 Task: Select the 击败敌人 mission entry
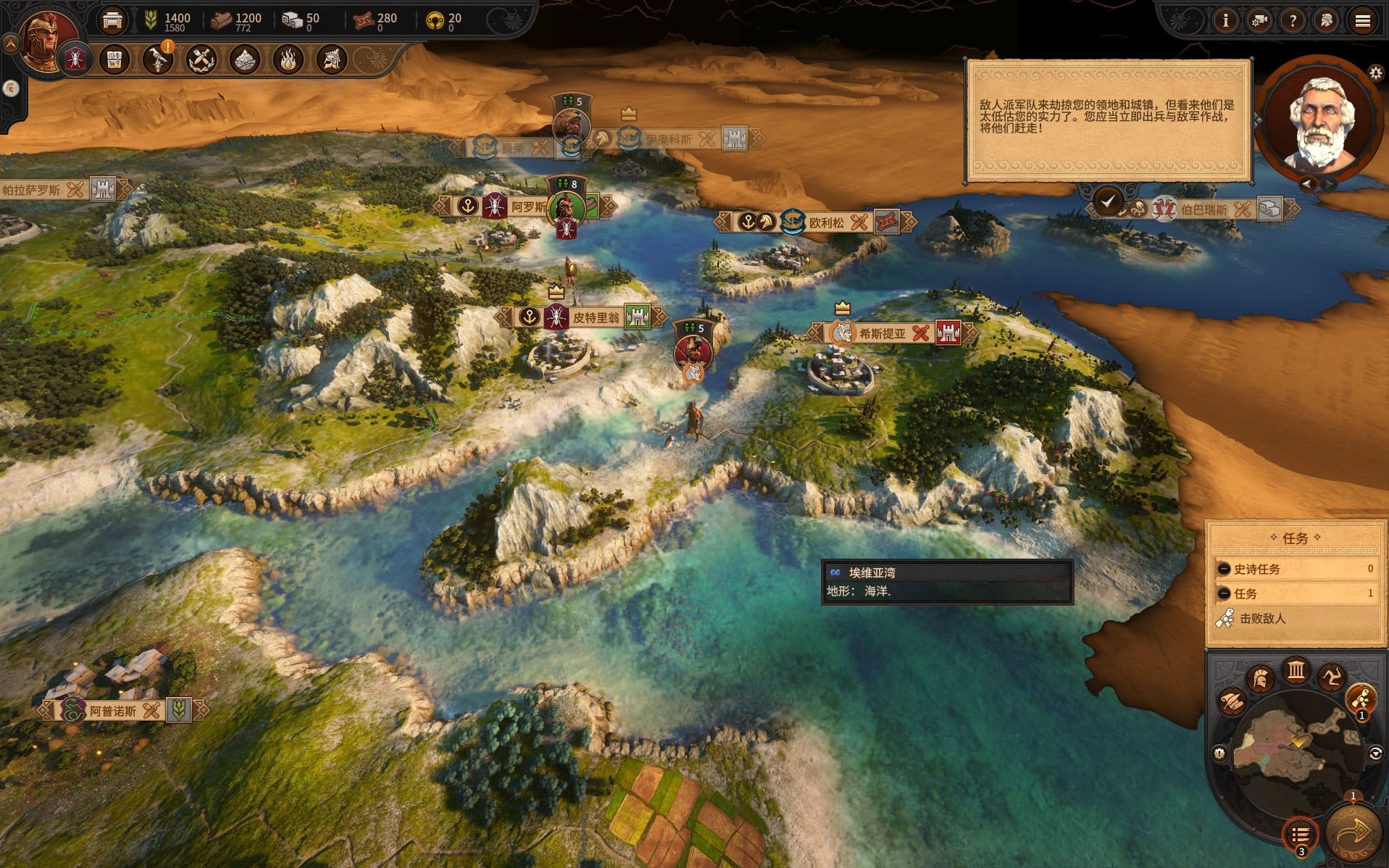click(1261, 619)
